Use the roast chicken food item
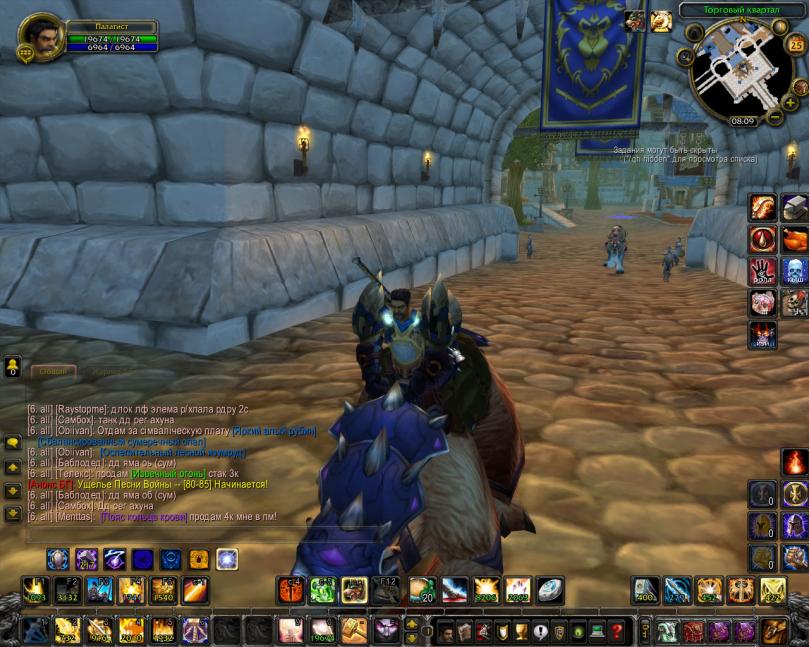Image resolution: width=809 pixels, height=647 pixels. pos(795,240)
